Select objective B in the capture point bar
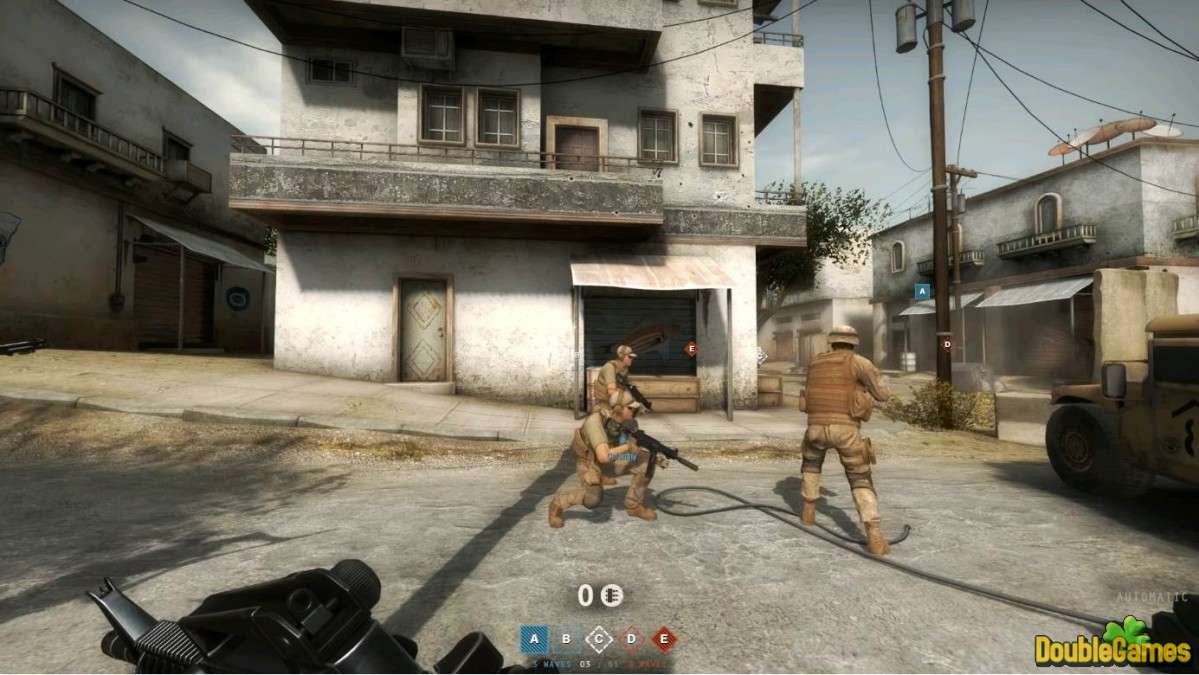 (x=567, y=639)
